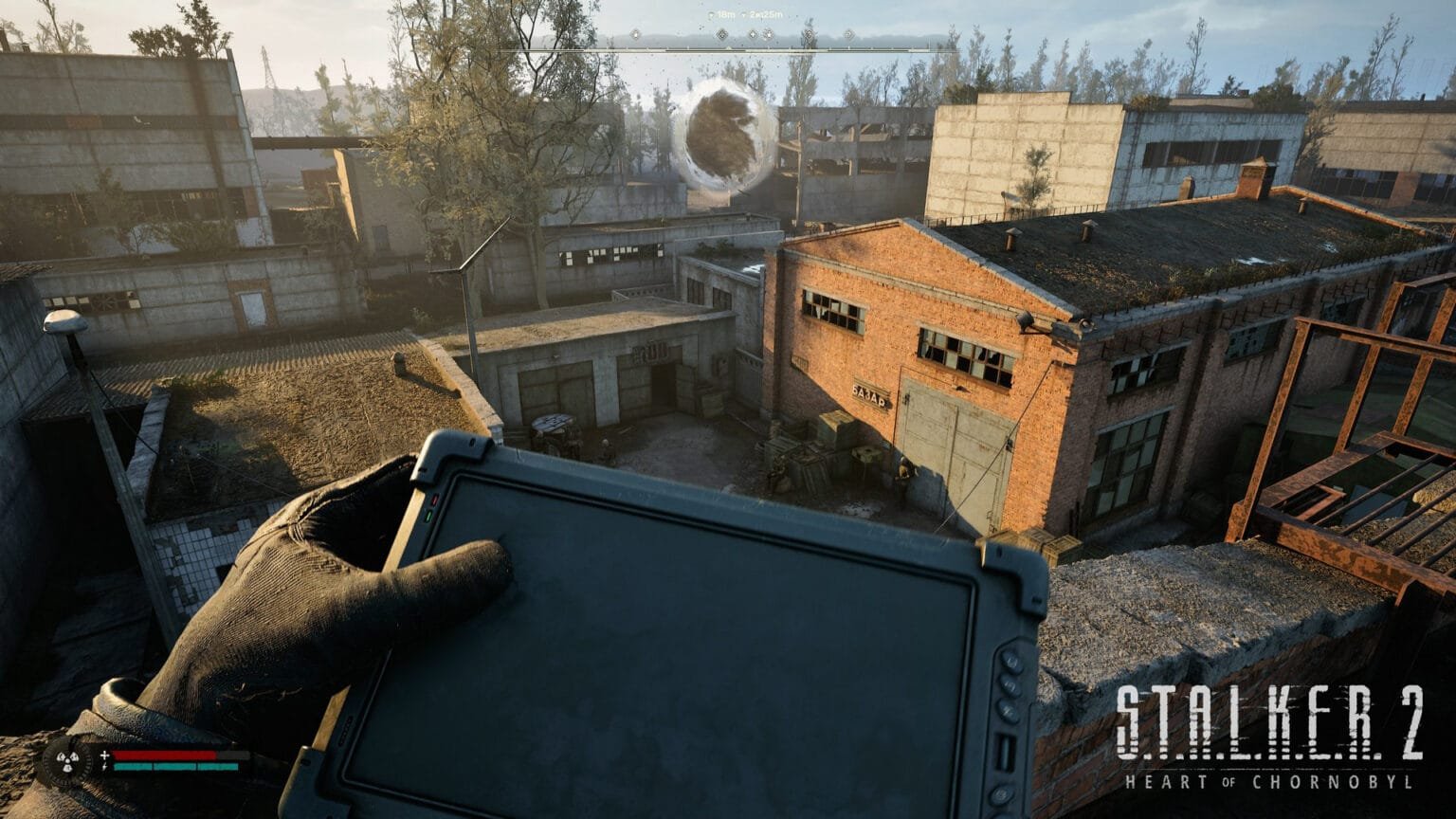Toggle the green indicator light on the tablet
This screenshot has width=1456, height=819.
tap(429, 515)
